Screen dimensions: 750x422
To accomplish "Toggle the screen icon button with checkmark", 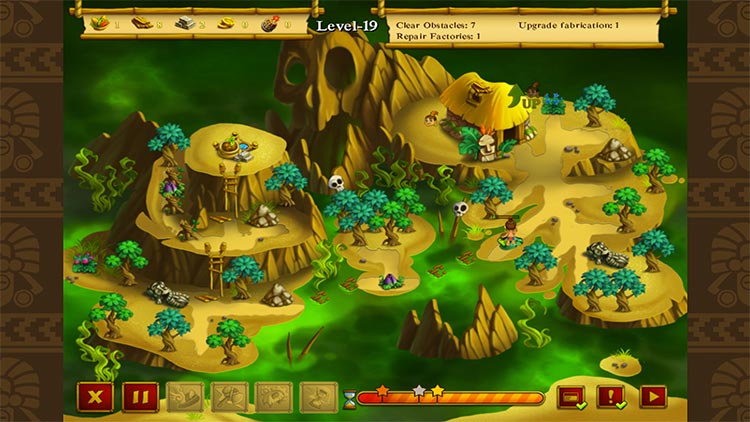I will [x=571, y=397].
